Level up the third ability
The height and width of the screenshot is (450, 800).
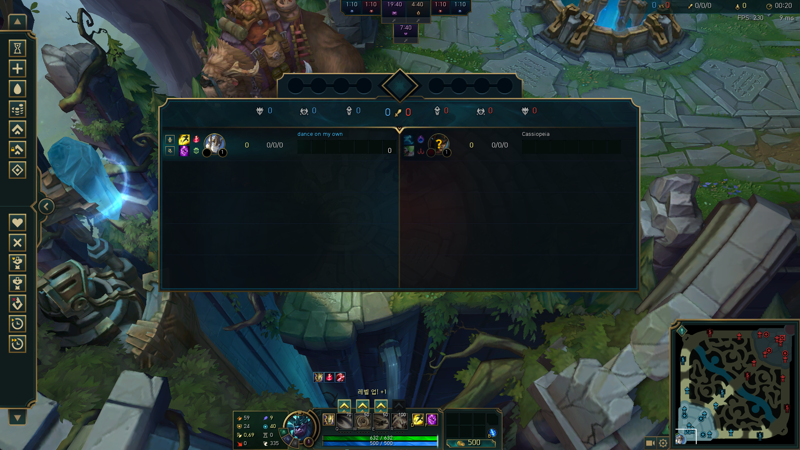pyautogui.click(x=380, y=406)
